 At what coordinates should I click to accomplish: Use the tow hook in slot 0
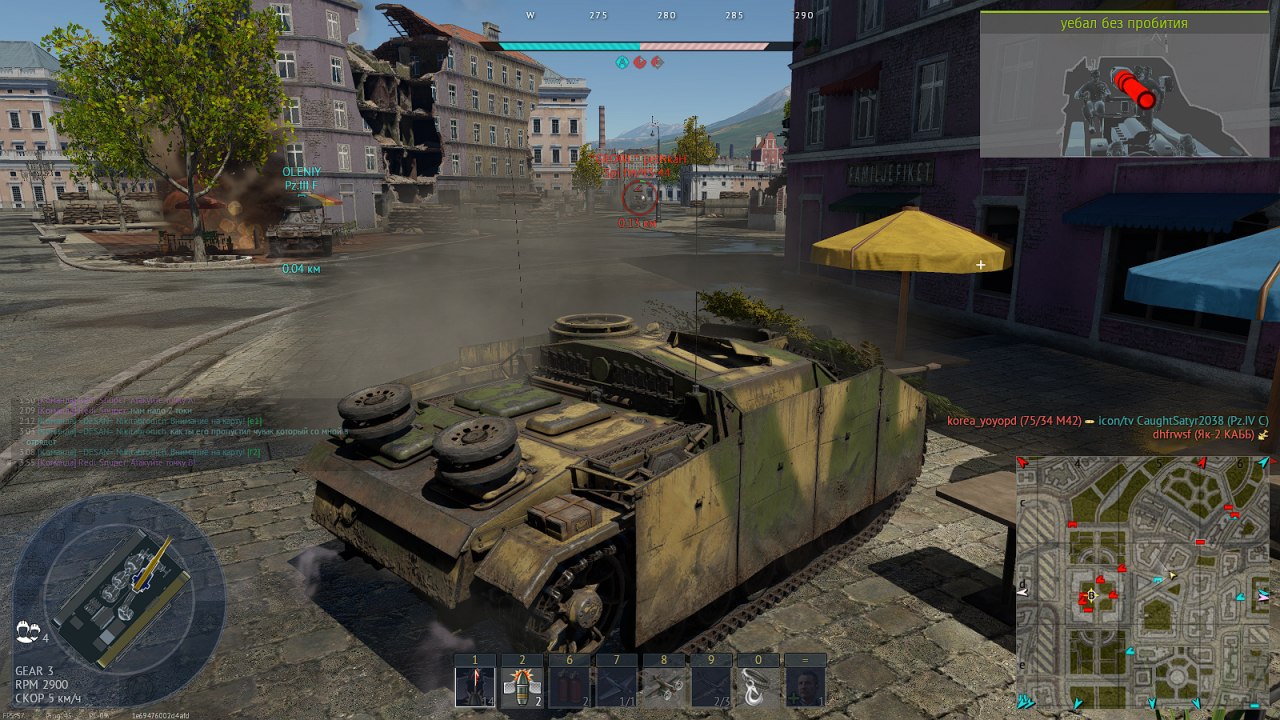(x=757, y=687)
